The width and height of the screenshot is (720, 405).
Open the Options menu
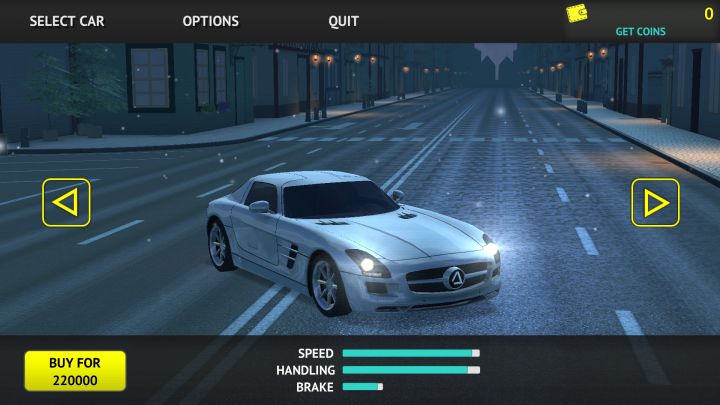[x=210, y=21]
